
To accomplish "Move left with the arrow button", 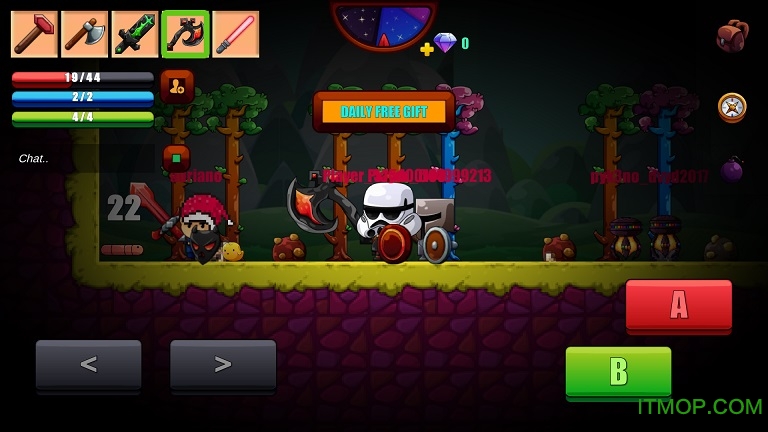I will (x=88, y=365).
